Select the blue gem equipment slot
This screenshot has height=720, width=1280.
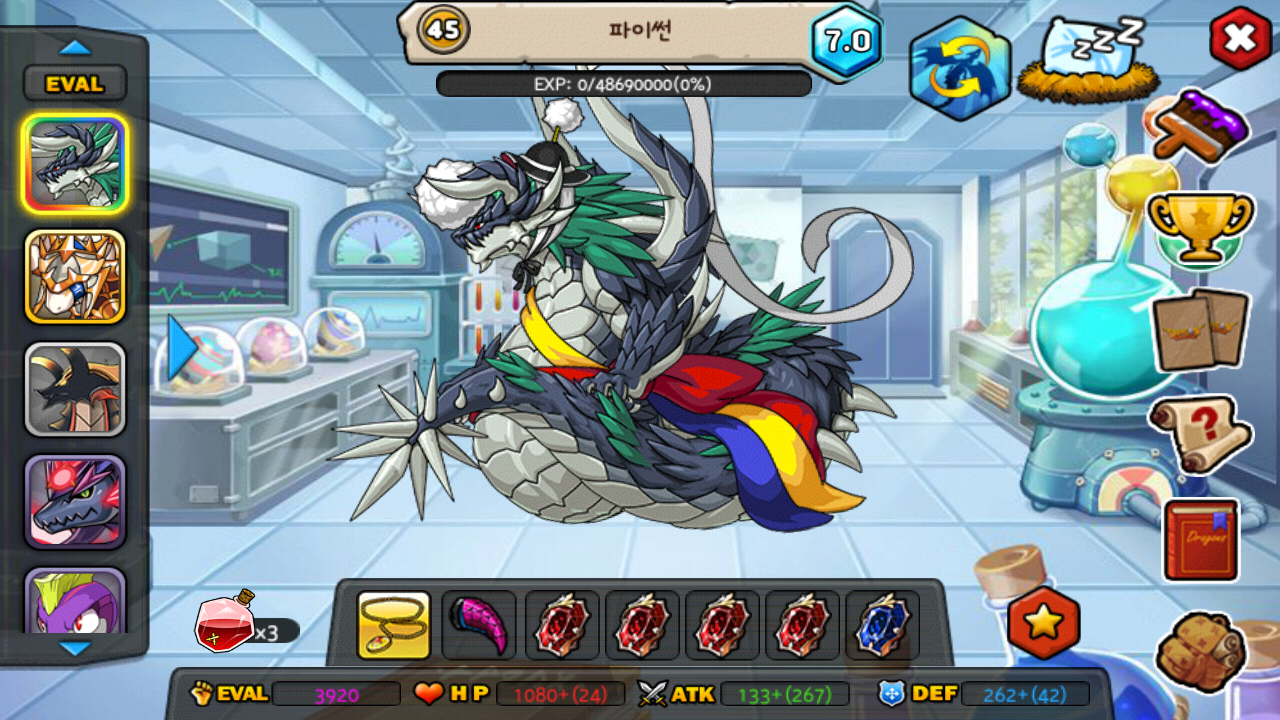pyautogui.click(x=883, y=625)
